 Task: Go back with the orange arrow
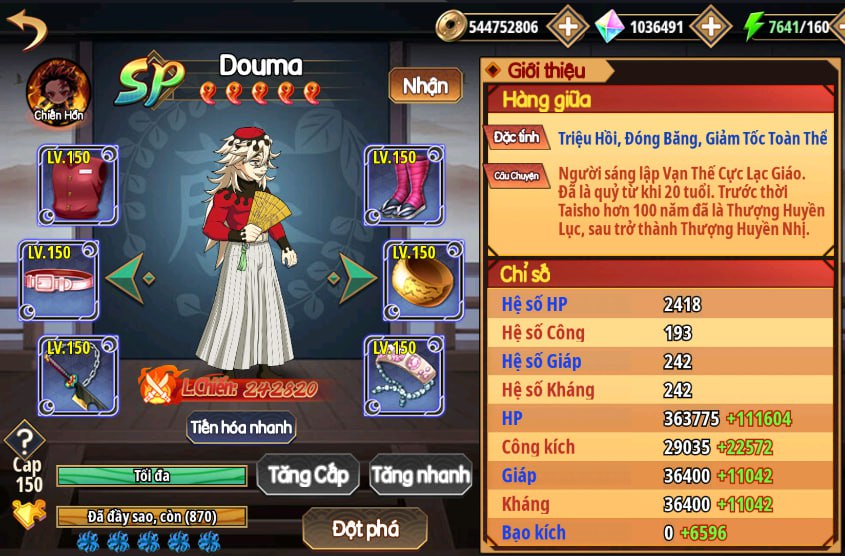click(28, 28)
